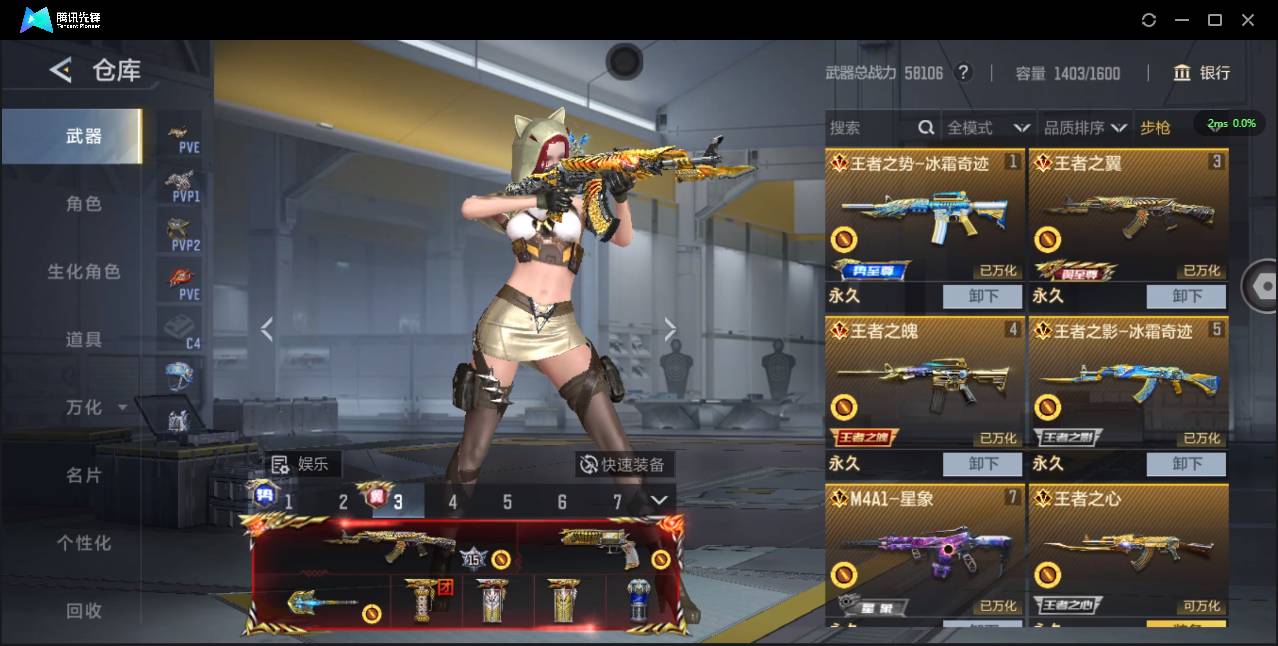Click the weapon 搜索 search field
Screen dimensions: 1278x646
tap(870, 128)
